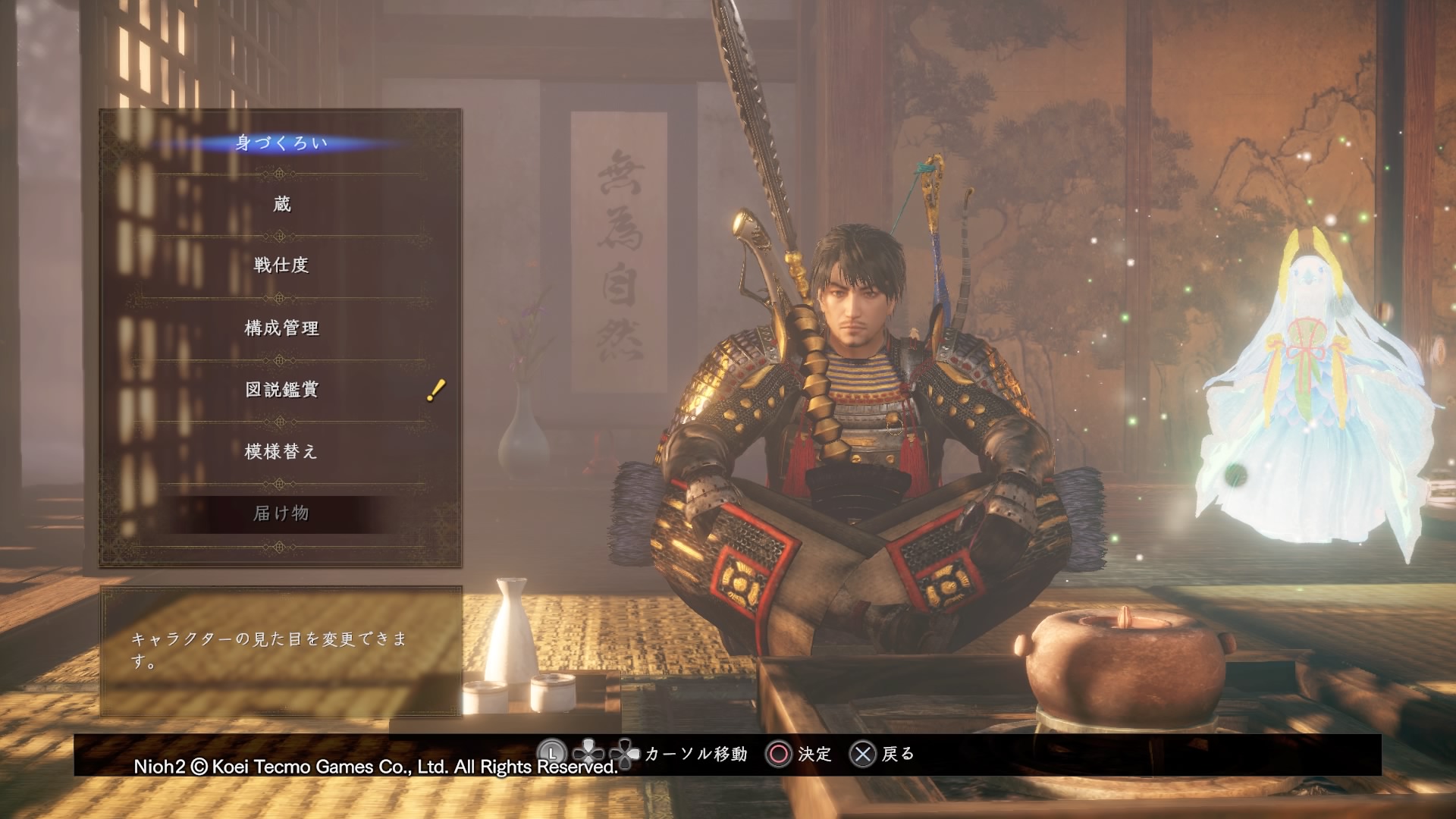This screenshot has width=1456, height=819.
Task: Open 構成管理 from the hut menu
Action: tap(281, 328)
